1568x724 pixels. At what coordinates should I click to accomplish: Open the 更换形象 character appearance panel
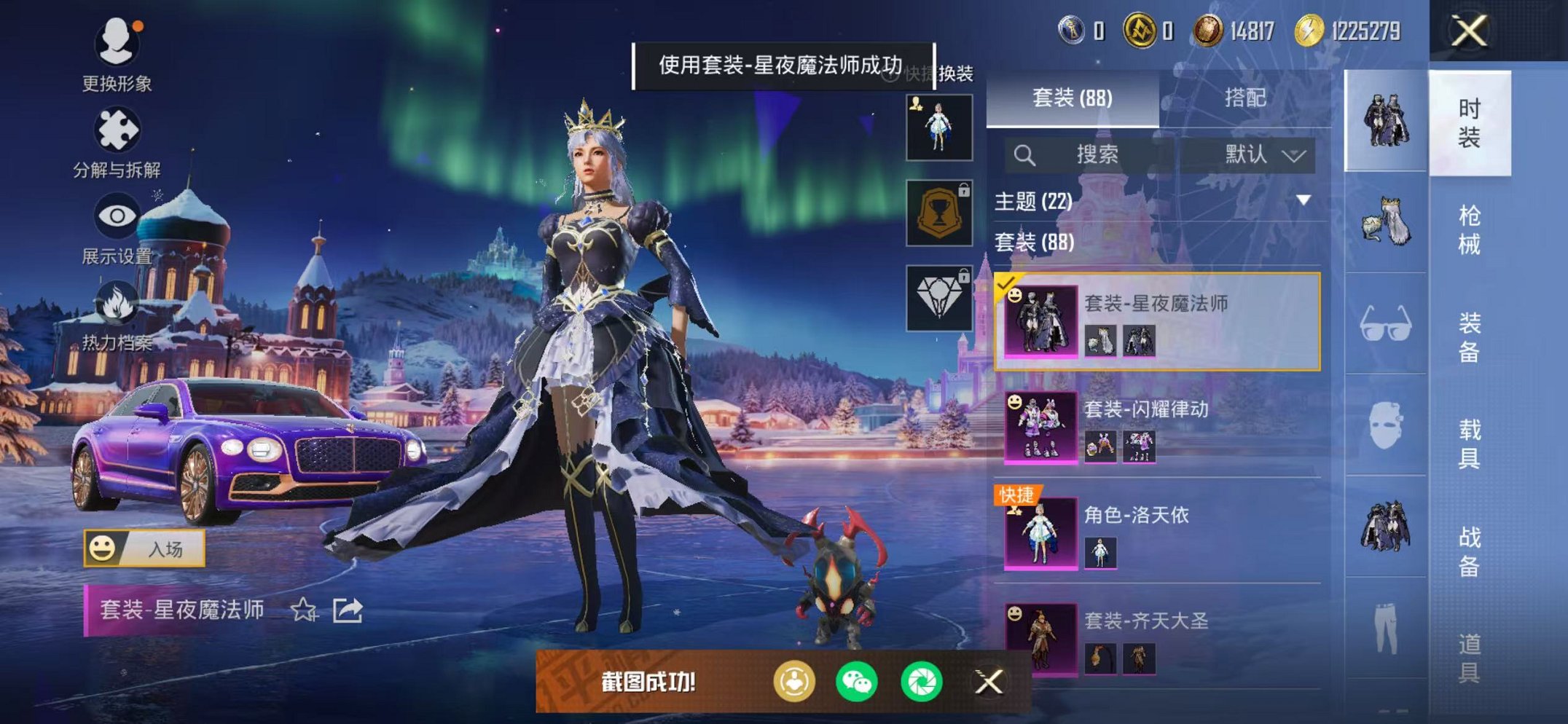pos(119,49)
